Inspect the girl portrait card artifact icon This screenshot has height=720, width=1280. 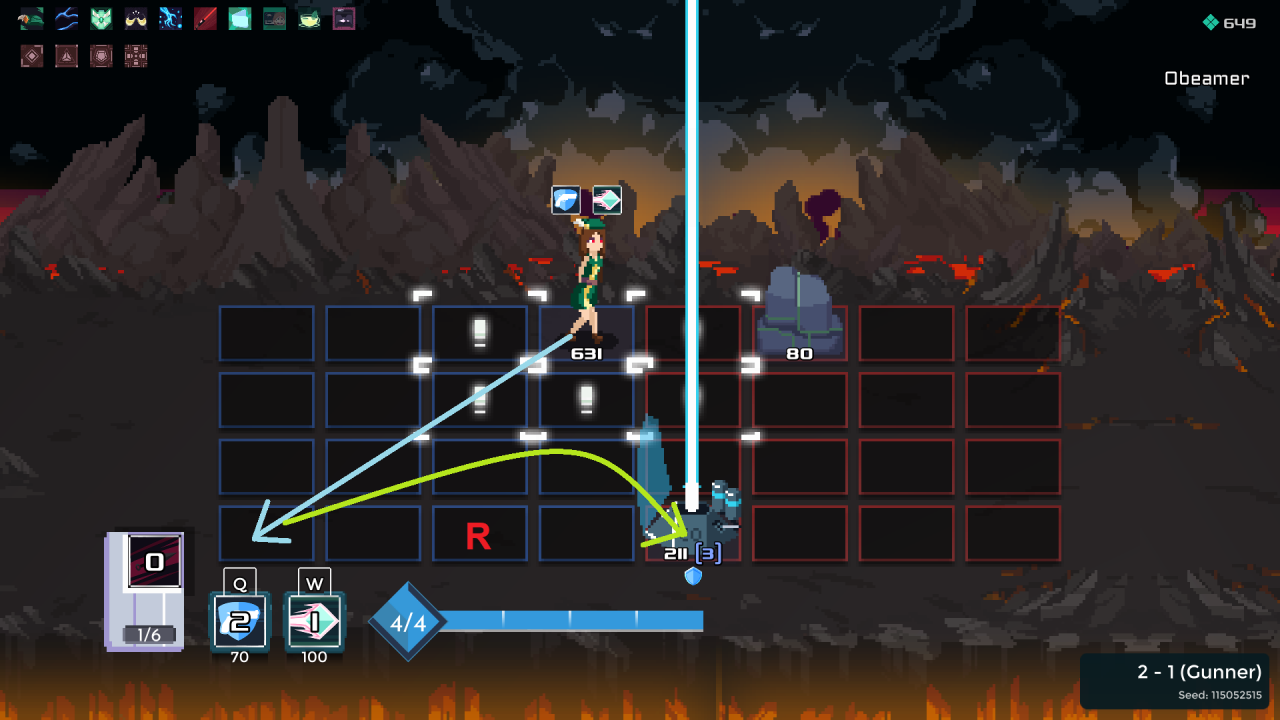[275, 18]
